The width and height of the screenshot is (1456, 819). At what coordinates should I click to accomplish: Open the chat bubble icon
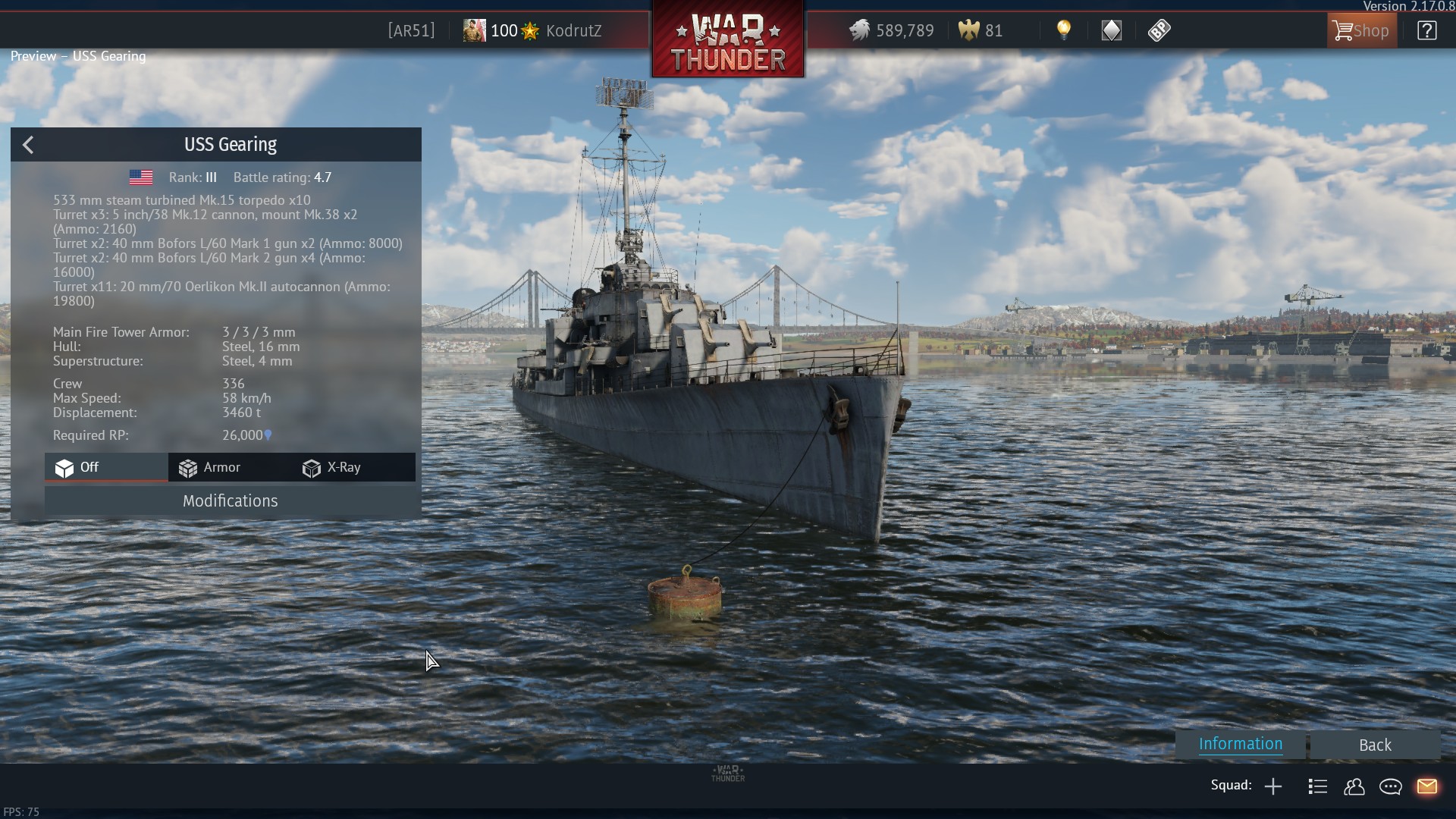coord(1390,786)
